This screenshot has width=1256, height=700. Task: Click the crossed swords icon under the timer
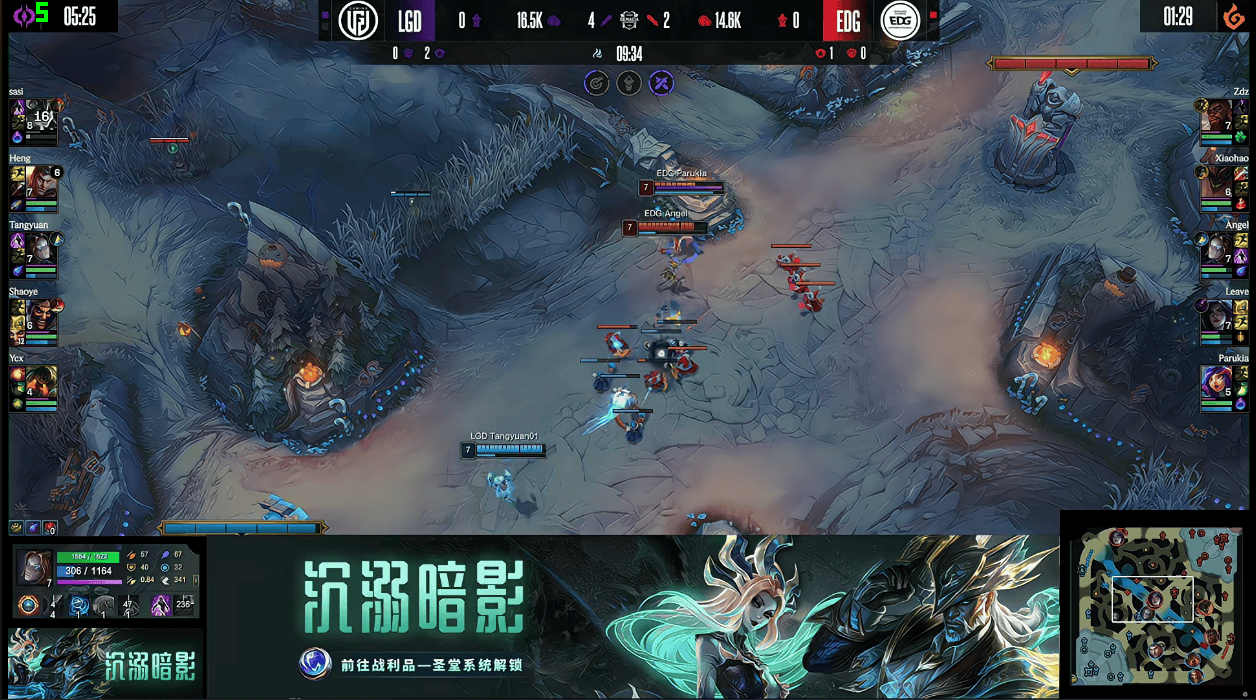pyautogui.click(x=661, y=84)
